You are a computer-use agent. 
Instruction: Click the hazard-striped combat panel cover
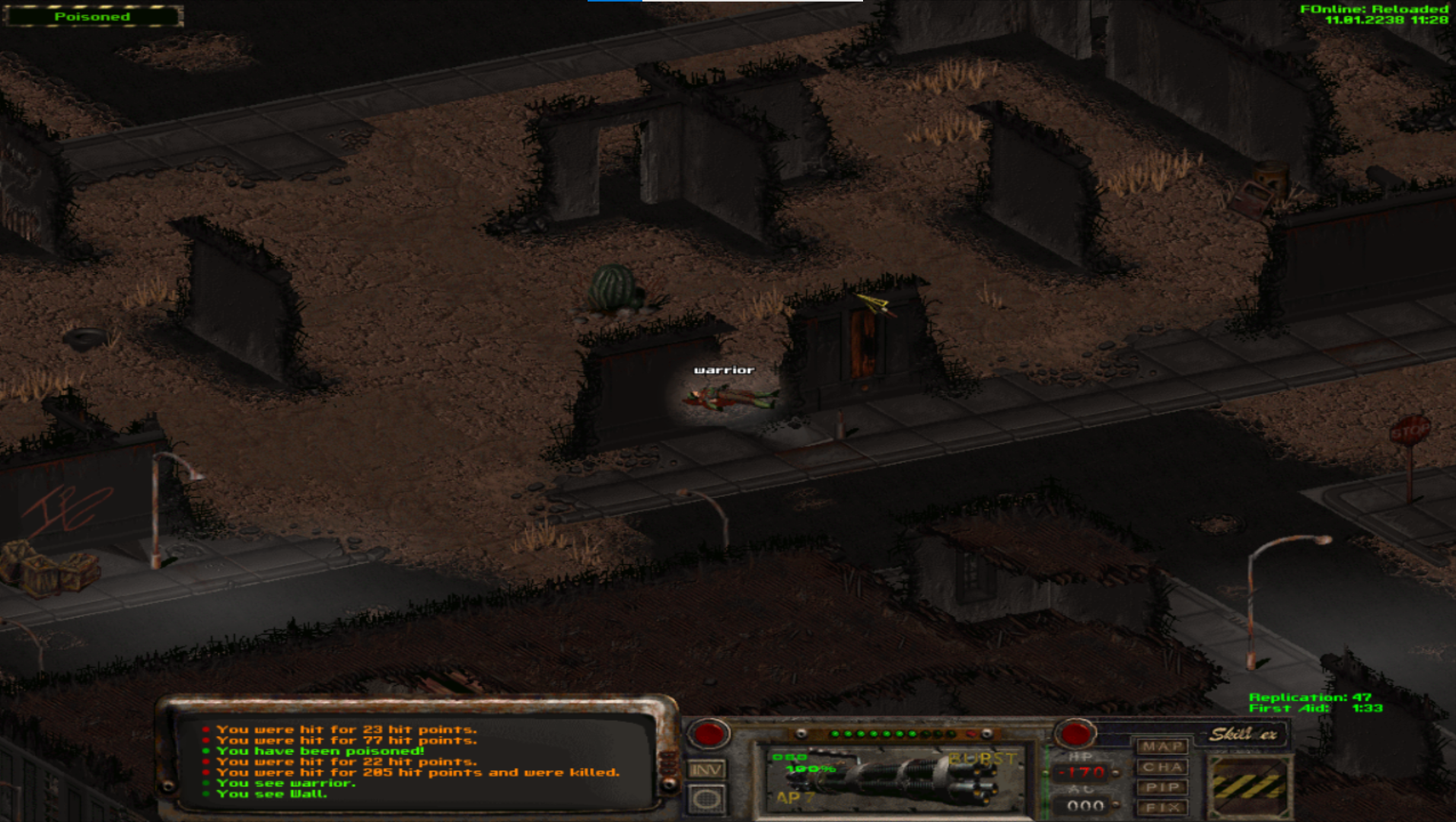1249,785
